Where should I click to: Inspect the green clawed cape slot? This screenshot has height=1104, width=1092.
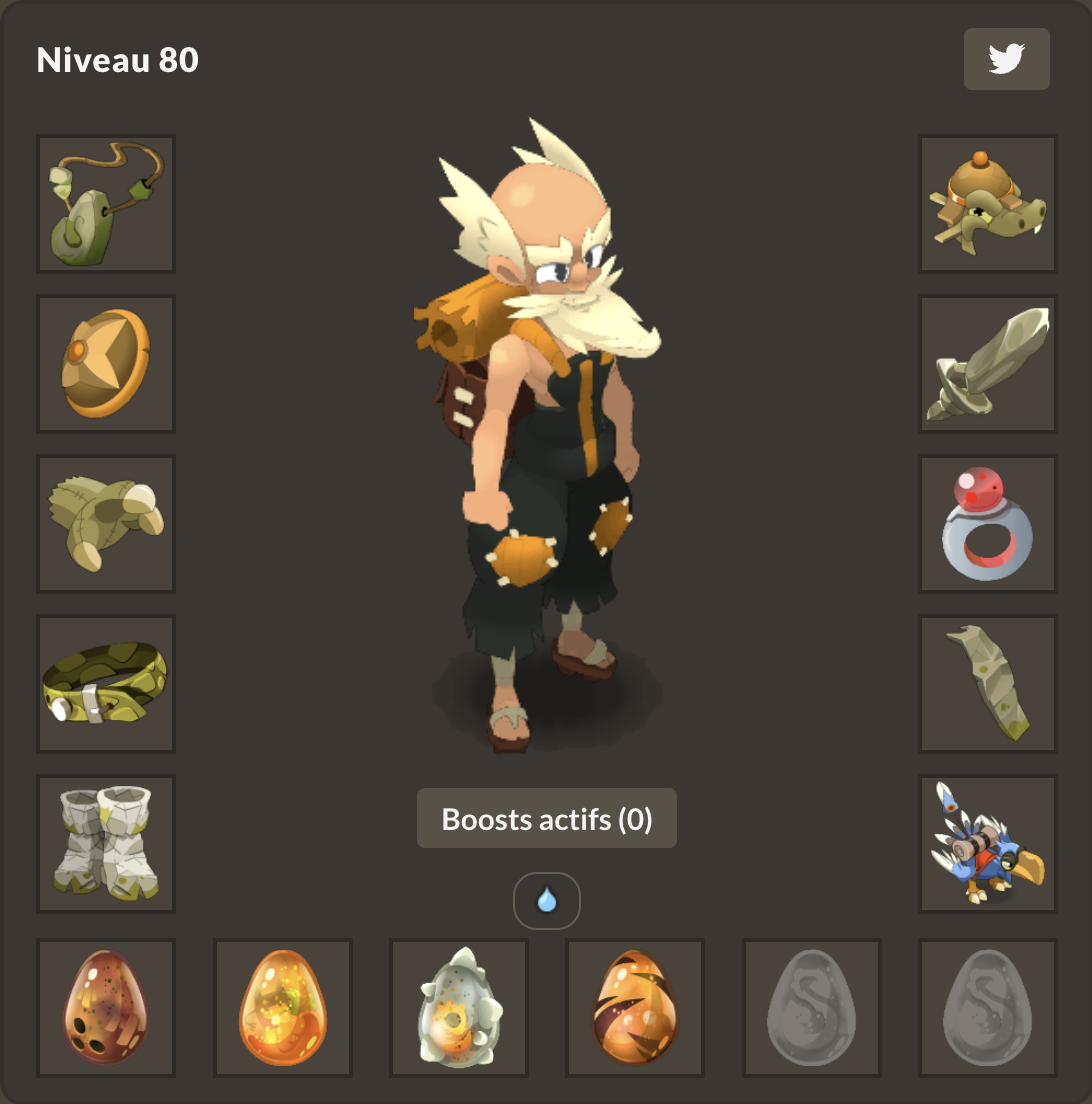click(x=106, y=524)
